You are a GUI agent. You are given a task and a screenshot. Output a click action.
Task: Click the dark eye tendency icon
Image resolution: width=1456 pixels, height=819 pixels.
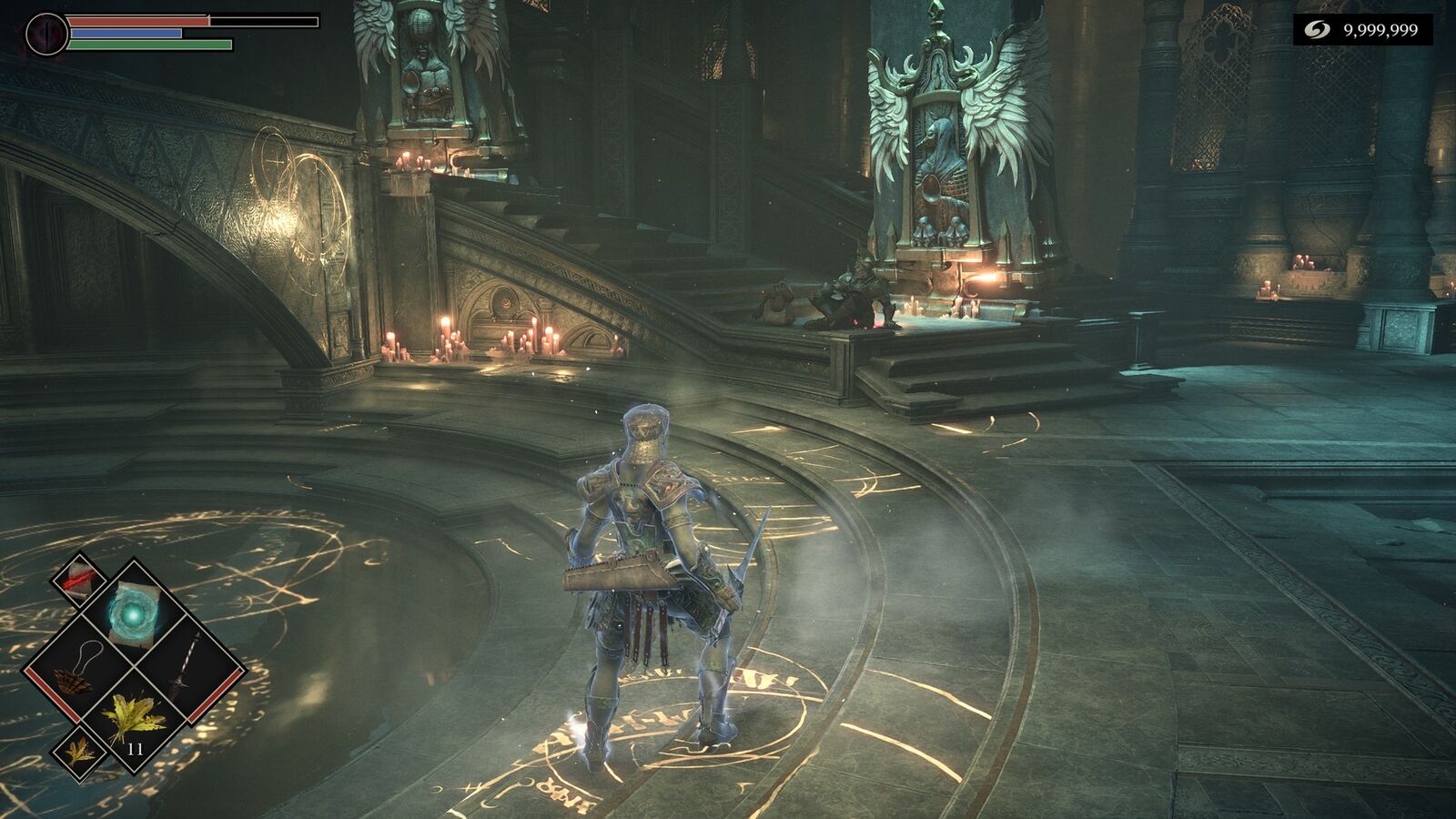pos(45,35)
